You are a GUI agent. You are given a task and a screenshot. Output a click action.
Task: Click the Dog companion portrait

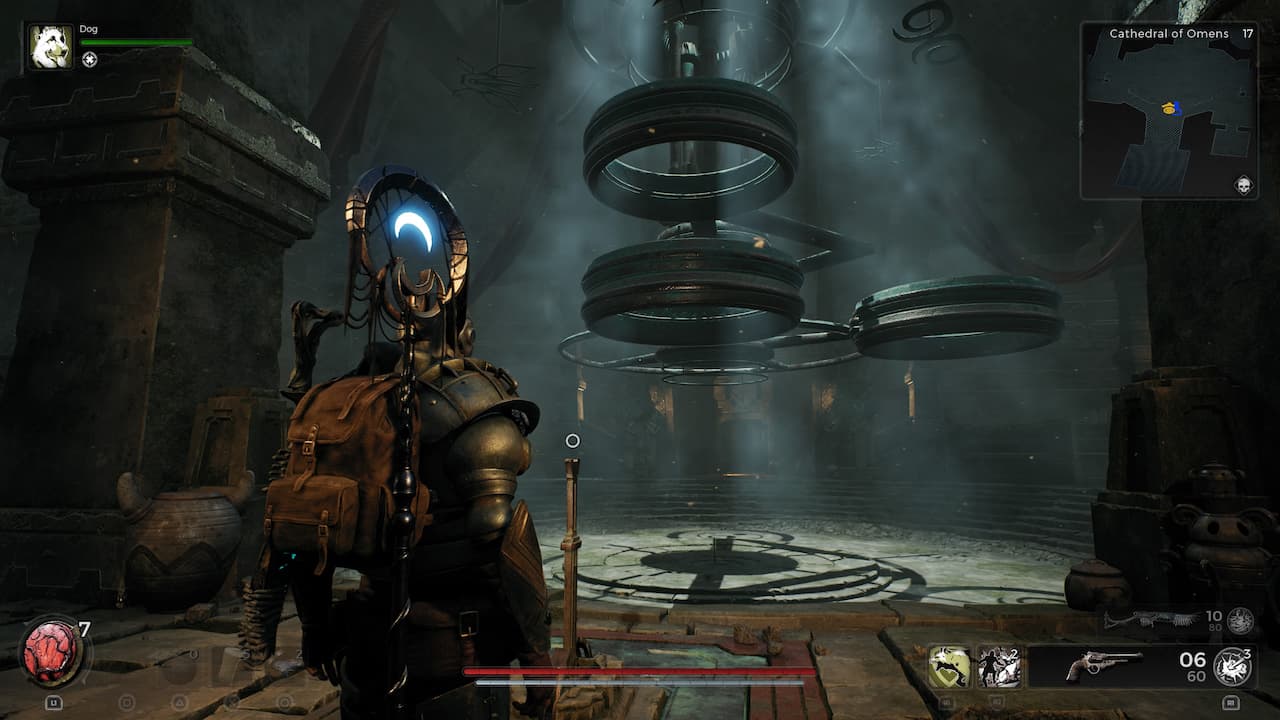click(50, 47)
